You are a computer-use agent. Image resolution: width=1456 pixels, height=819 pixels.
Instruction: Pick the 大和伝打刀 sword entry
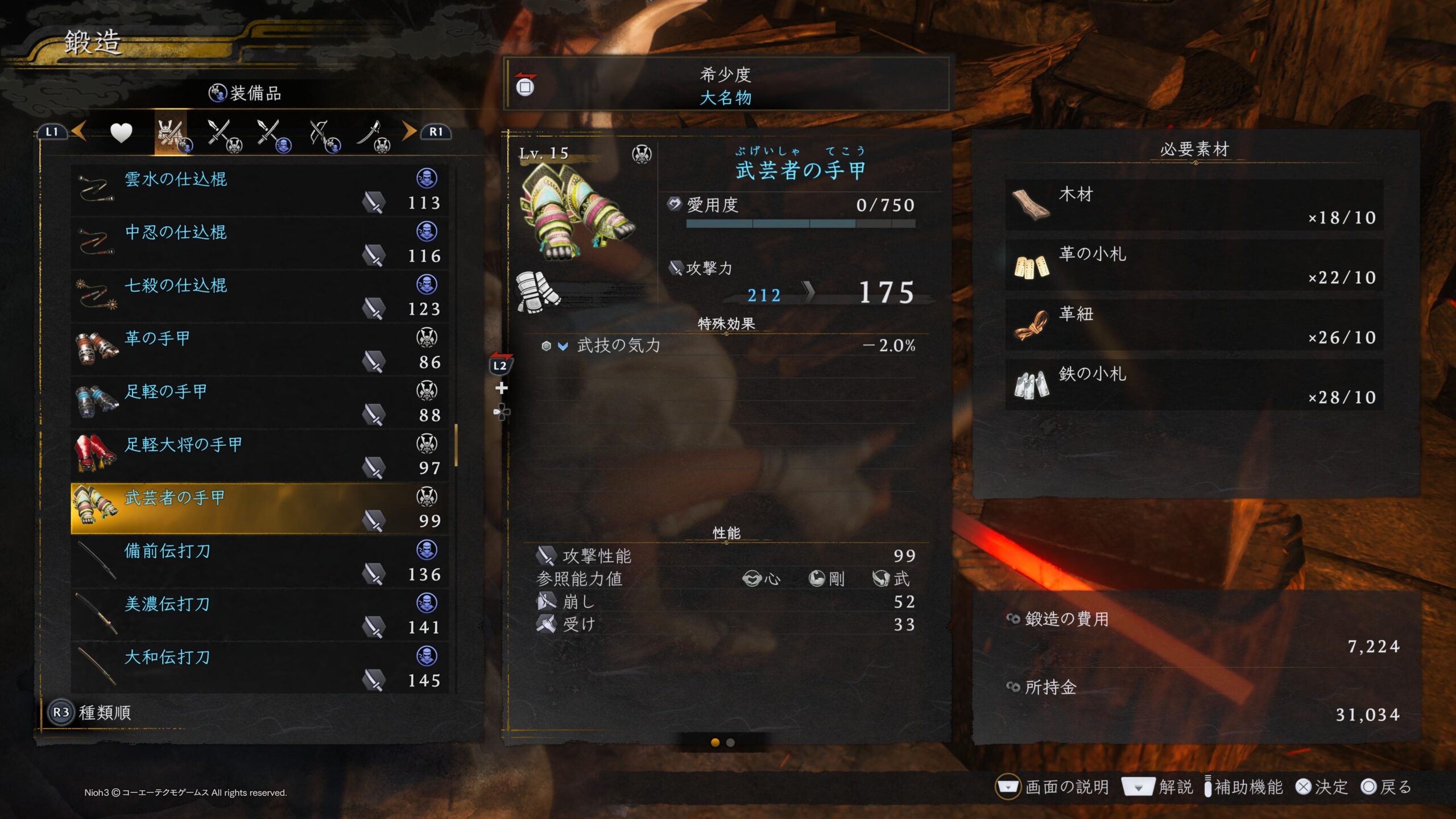click(x=259, y=668)
